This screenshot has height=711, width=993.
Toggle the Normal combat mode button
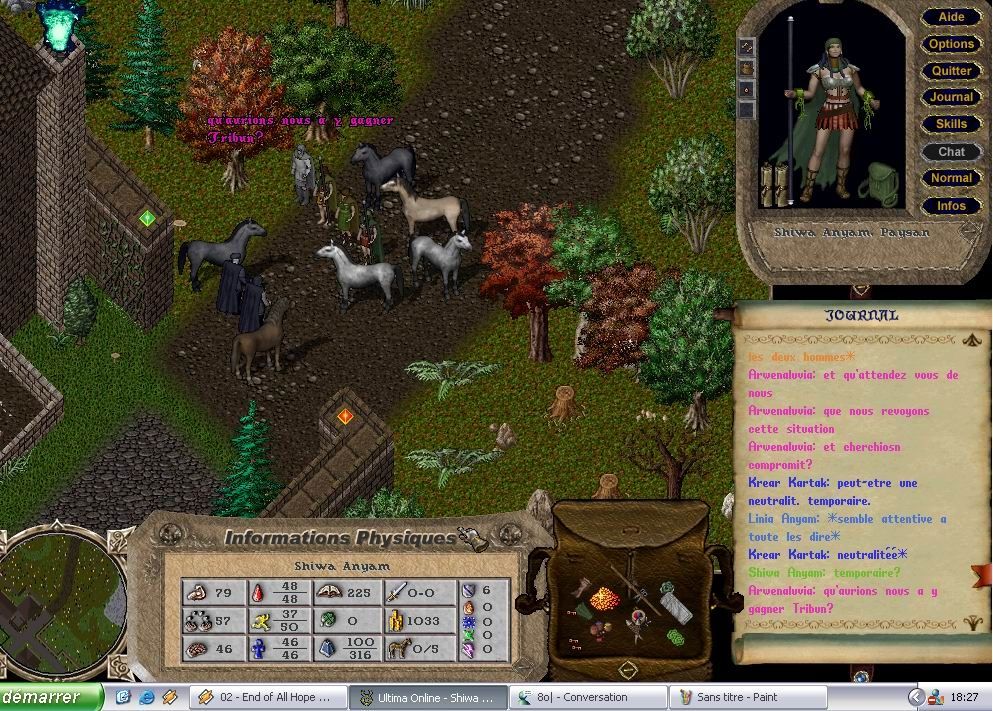(x=951, y=178)
